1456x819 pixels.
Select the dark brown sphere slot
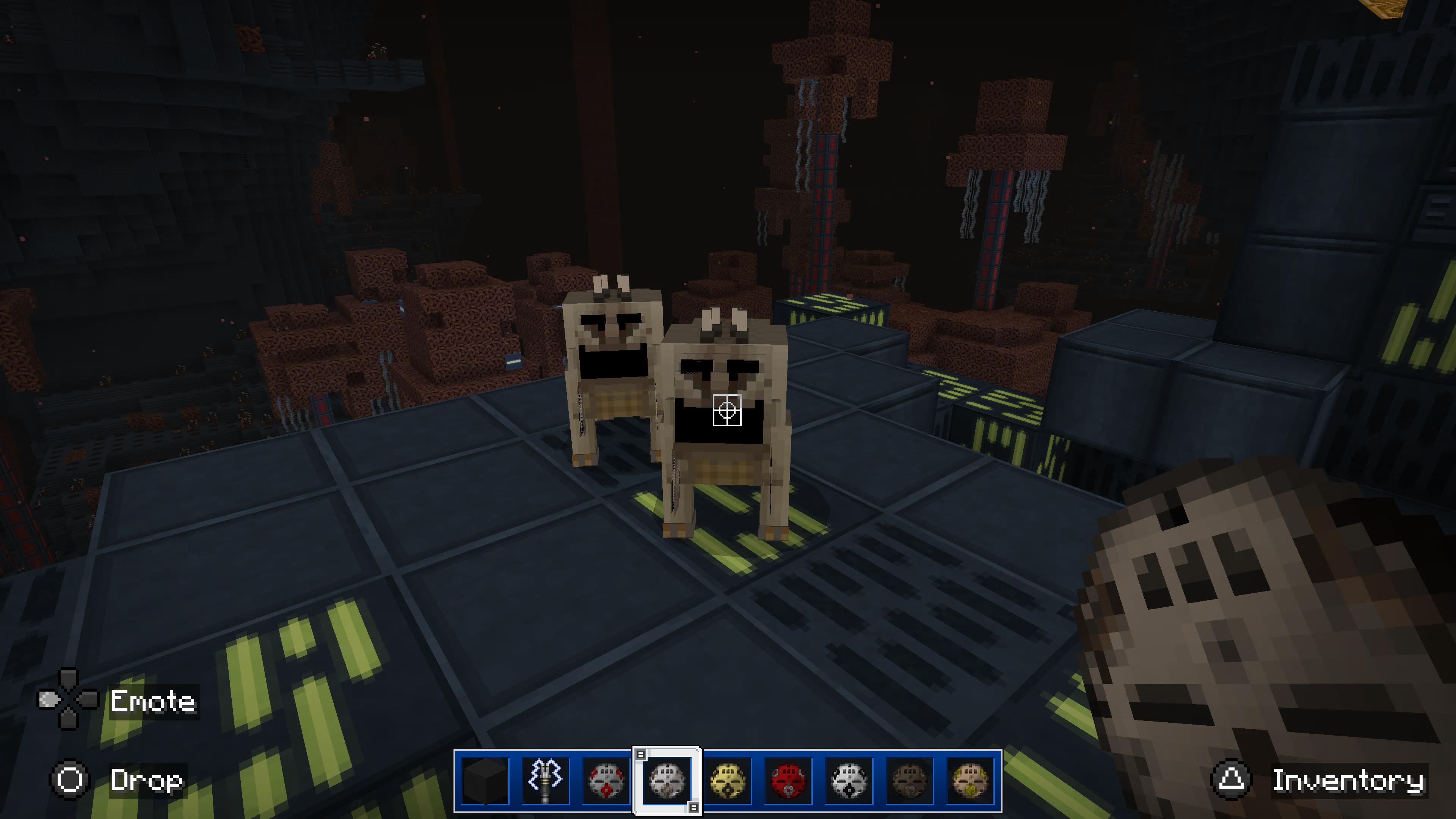pyautogui.click(x=910, y=781)
